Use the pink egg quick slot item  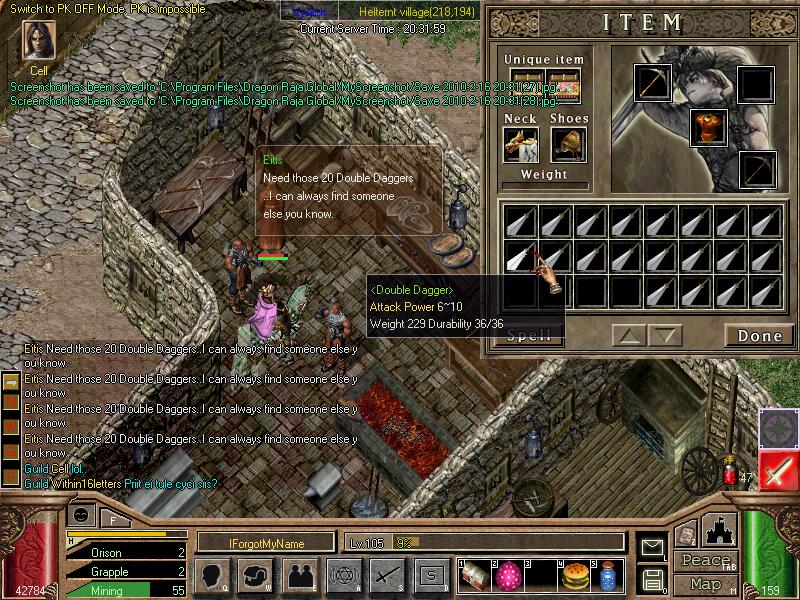509,575
